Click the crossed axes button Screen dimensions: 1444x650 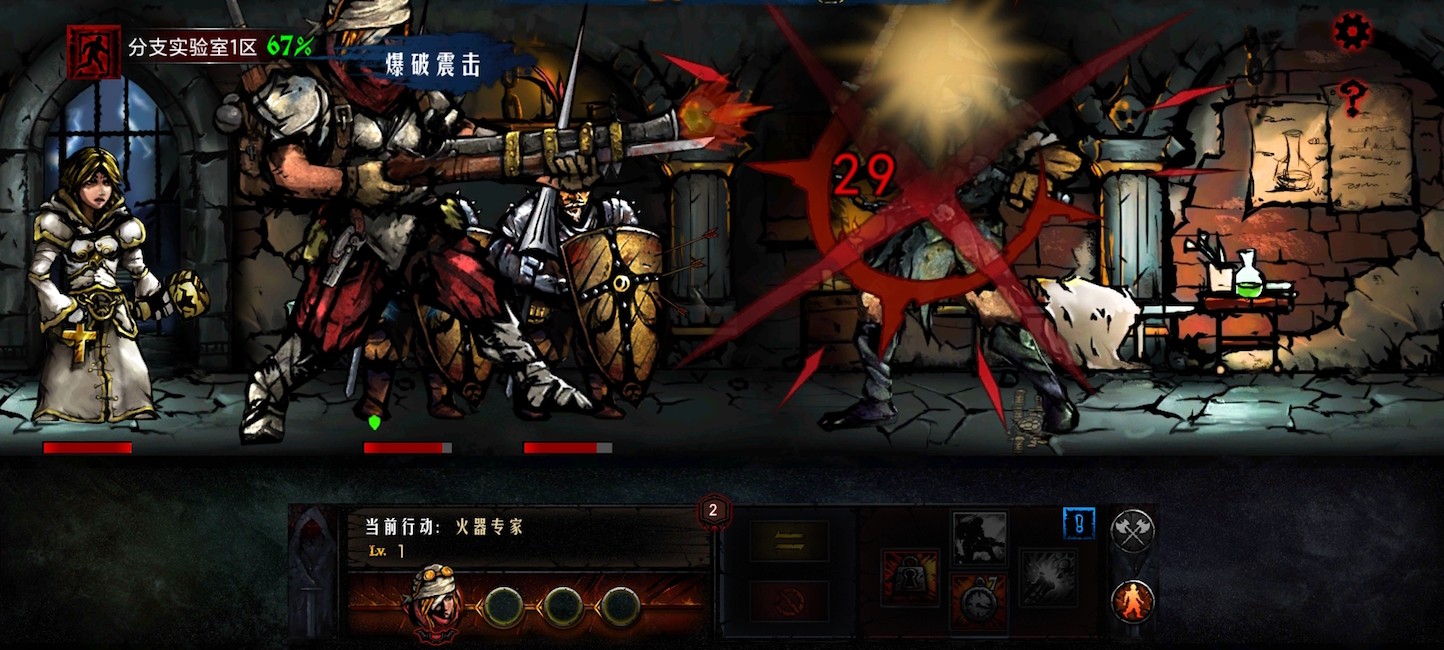click(1132, 531)
